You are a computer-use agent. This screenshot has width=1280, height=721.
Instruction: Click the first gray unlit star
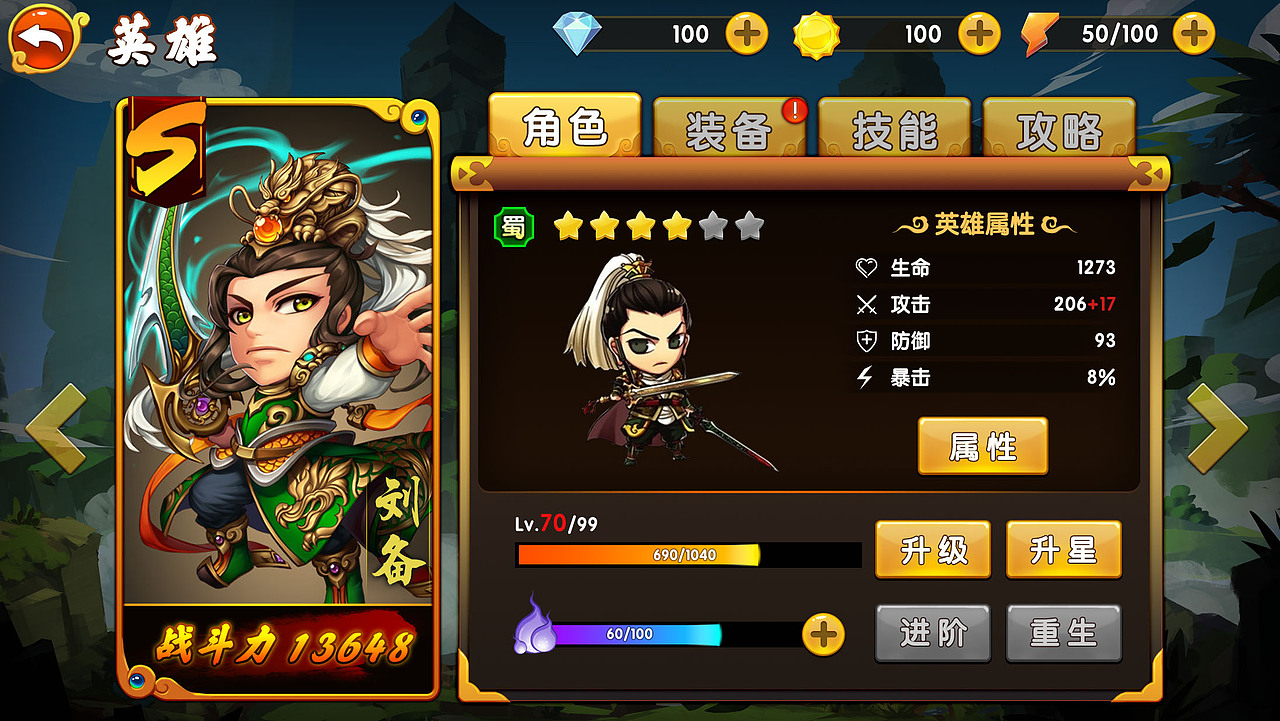(714, 228)
